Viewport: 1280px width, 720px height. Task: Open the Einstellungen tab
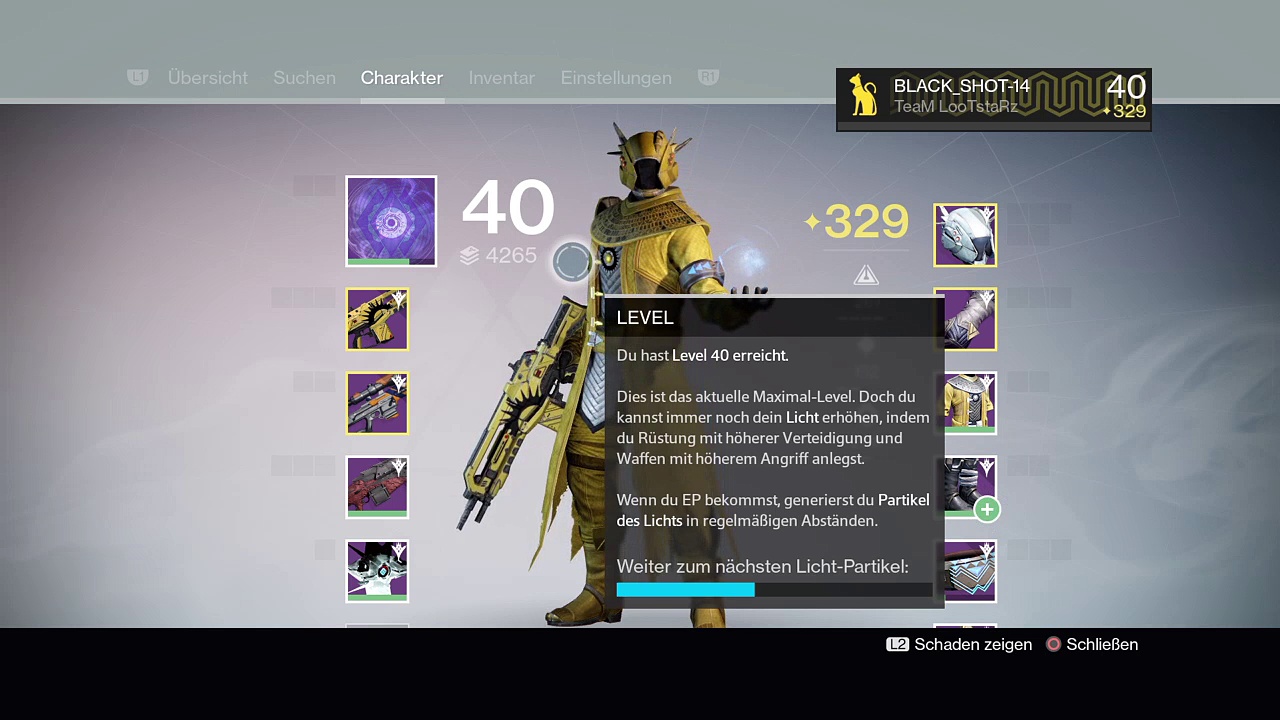pos(616,78)
